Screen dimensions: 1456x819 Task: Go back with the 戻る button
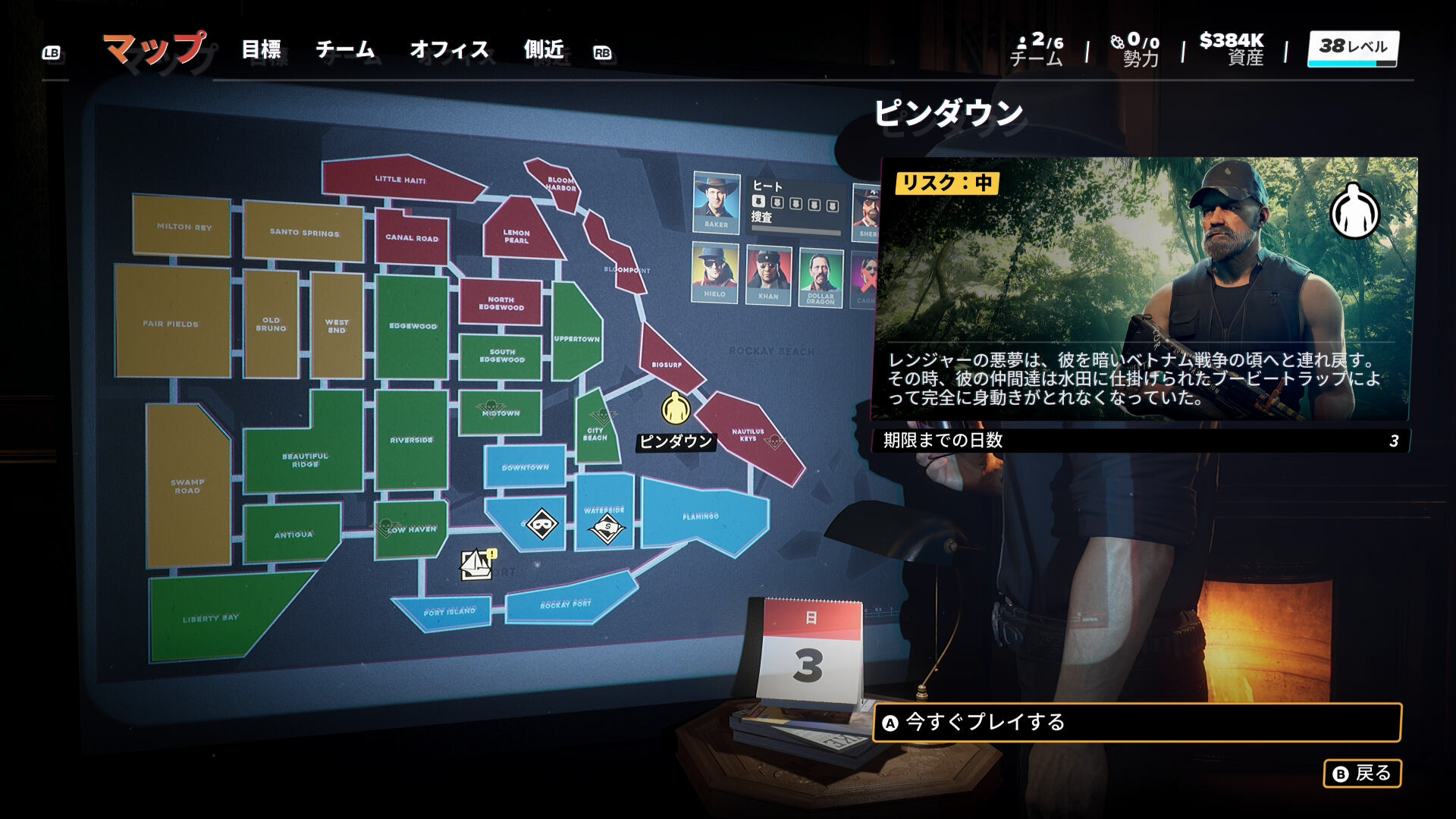coord(1362,773)
